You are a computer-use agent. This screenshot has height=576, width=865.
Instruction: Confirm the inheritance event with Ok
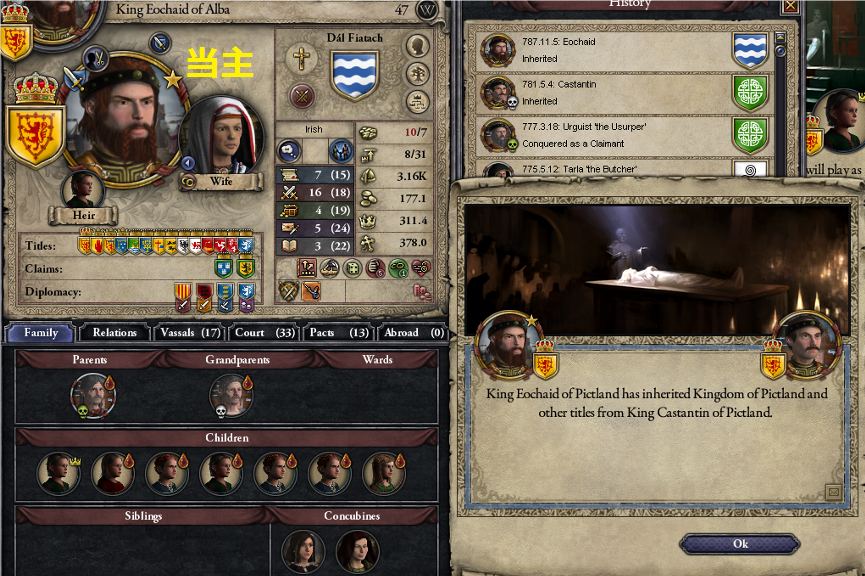point(739,544)
